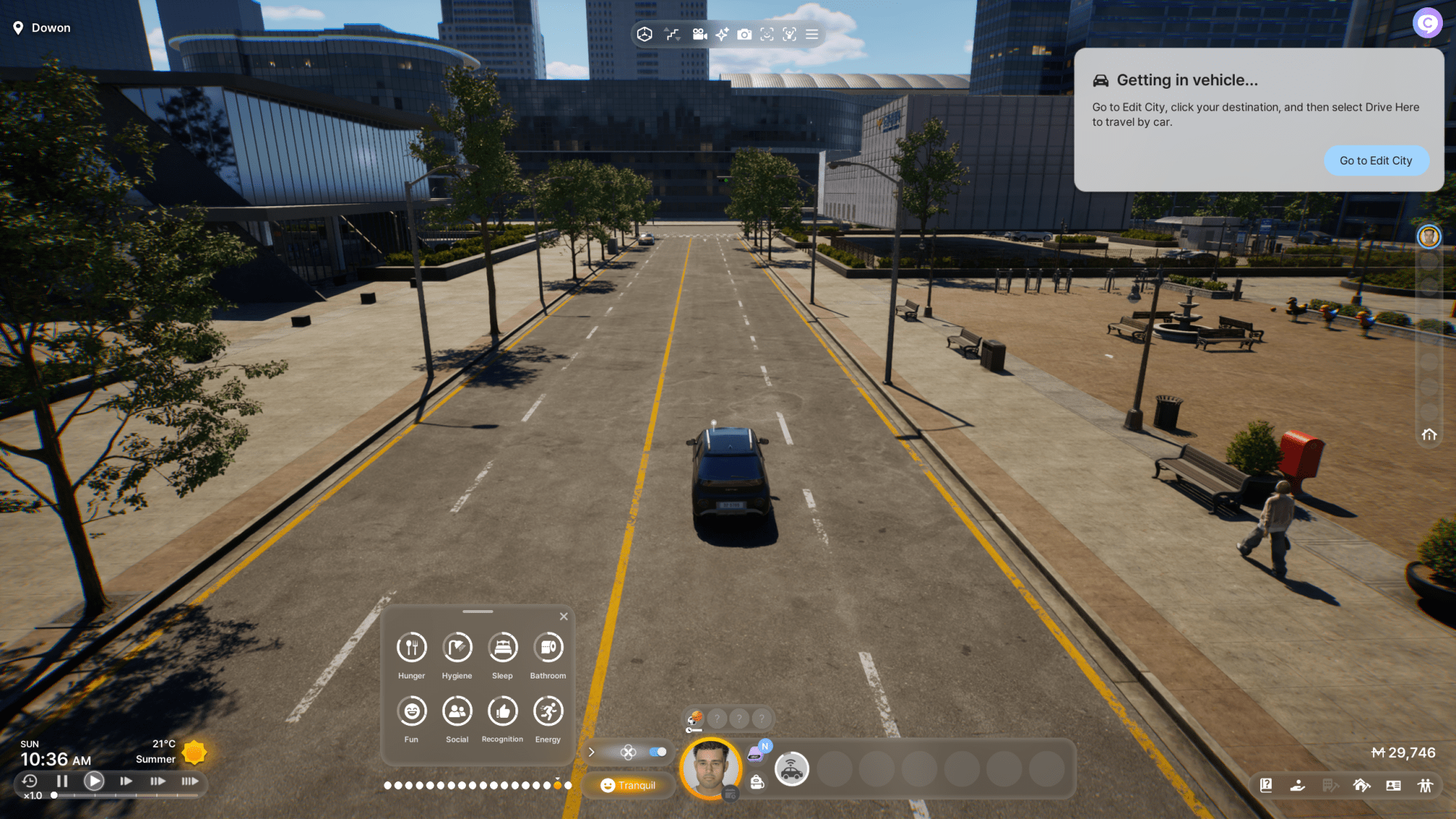Pause the simulation

click(62, 780)
